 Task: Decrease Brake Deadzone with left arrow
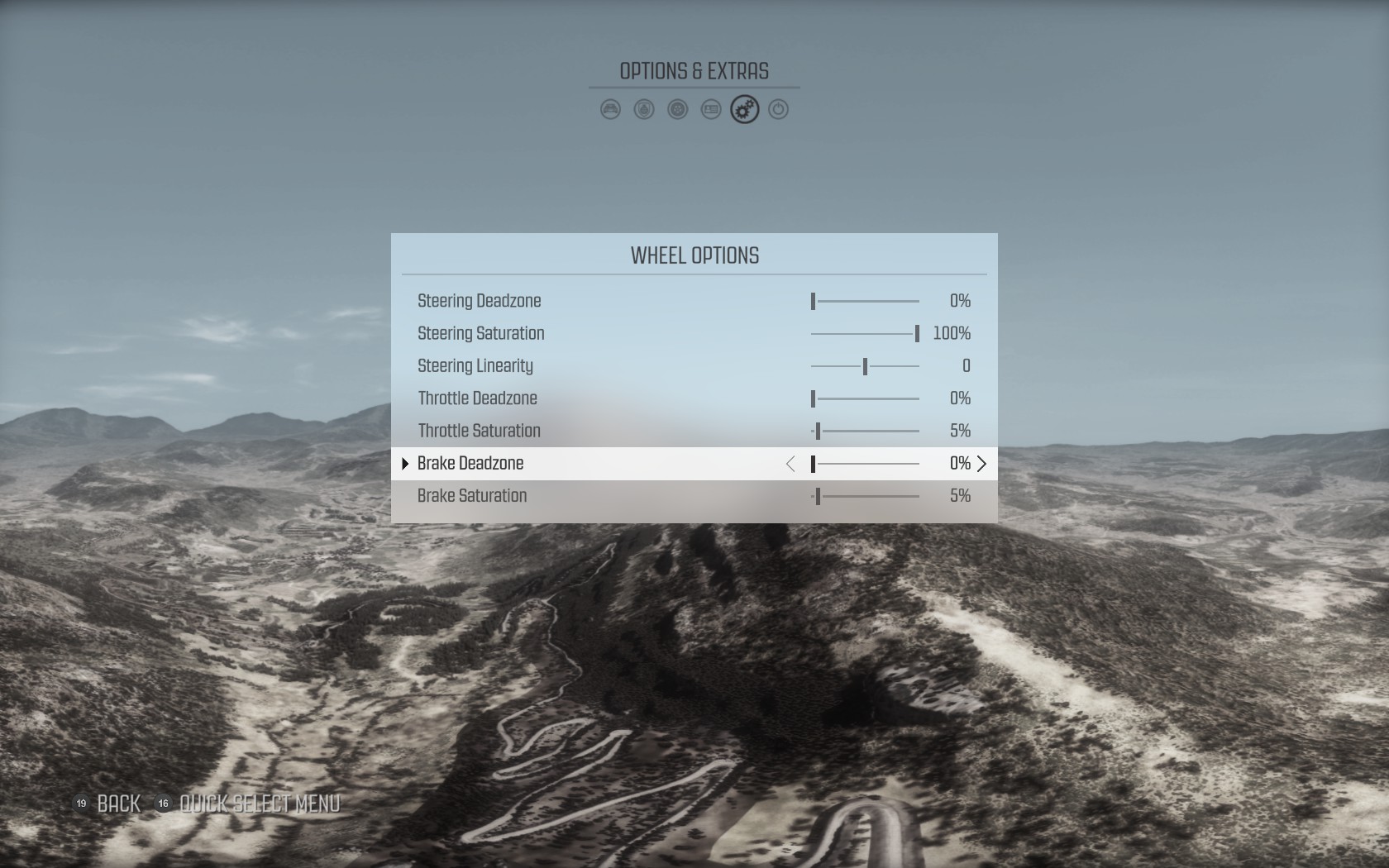(790, 464)
